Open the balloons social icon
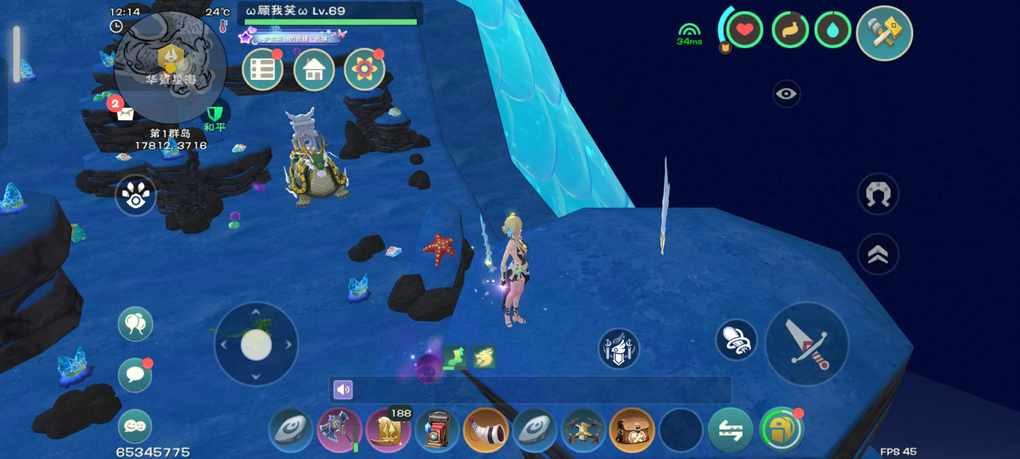 tap(135, 323)
